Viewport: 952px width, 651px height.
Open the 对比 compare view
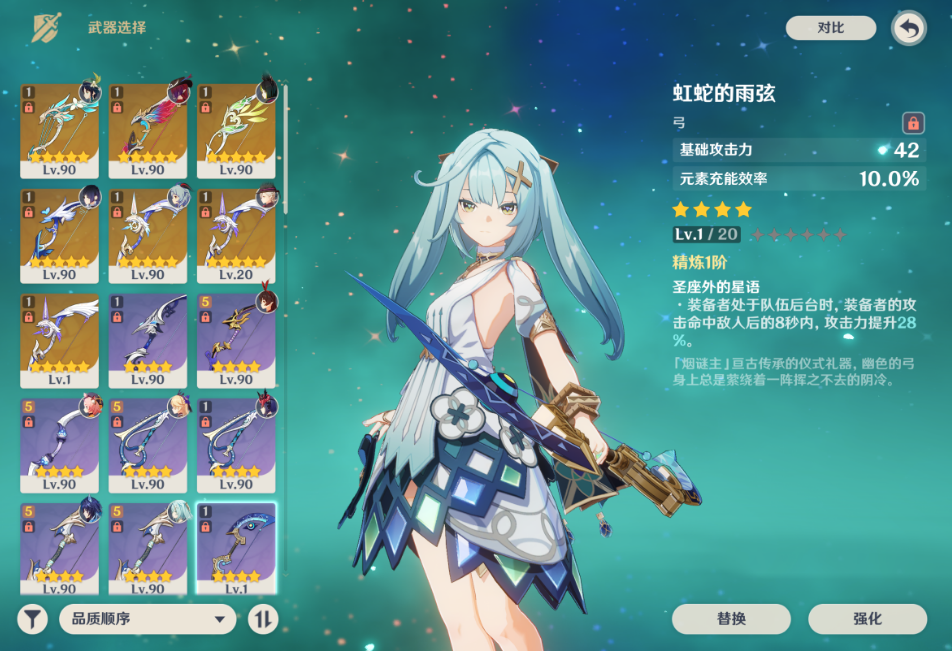coord(830,28)
